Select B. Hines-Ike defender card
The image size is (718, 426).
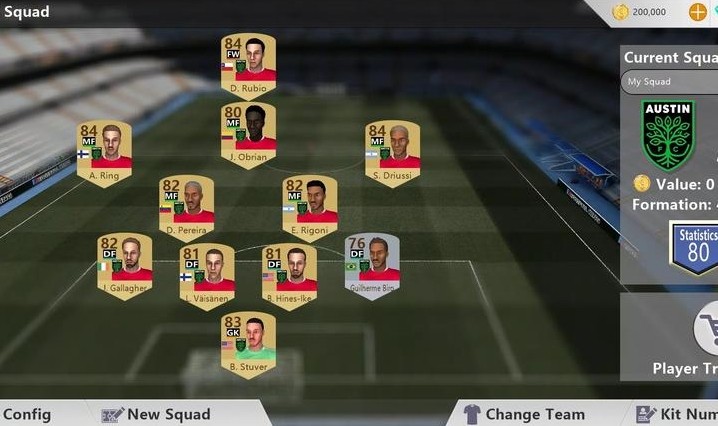289,275
